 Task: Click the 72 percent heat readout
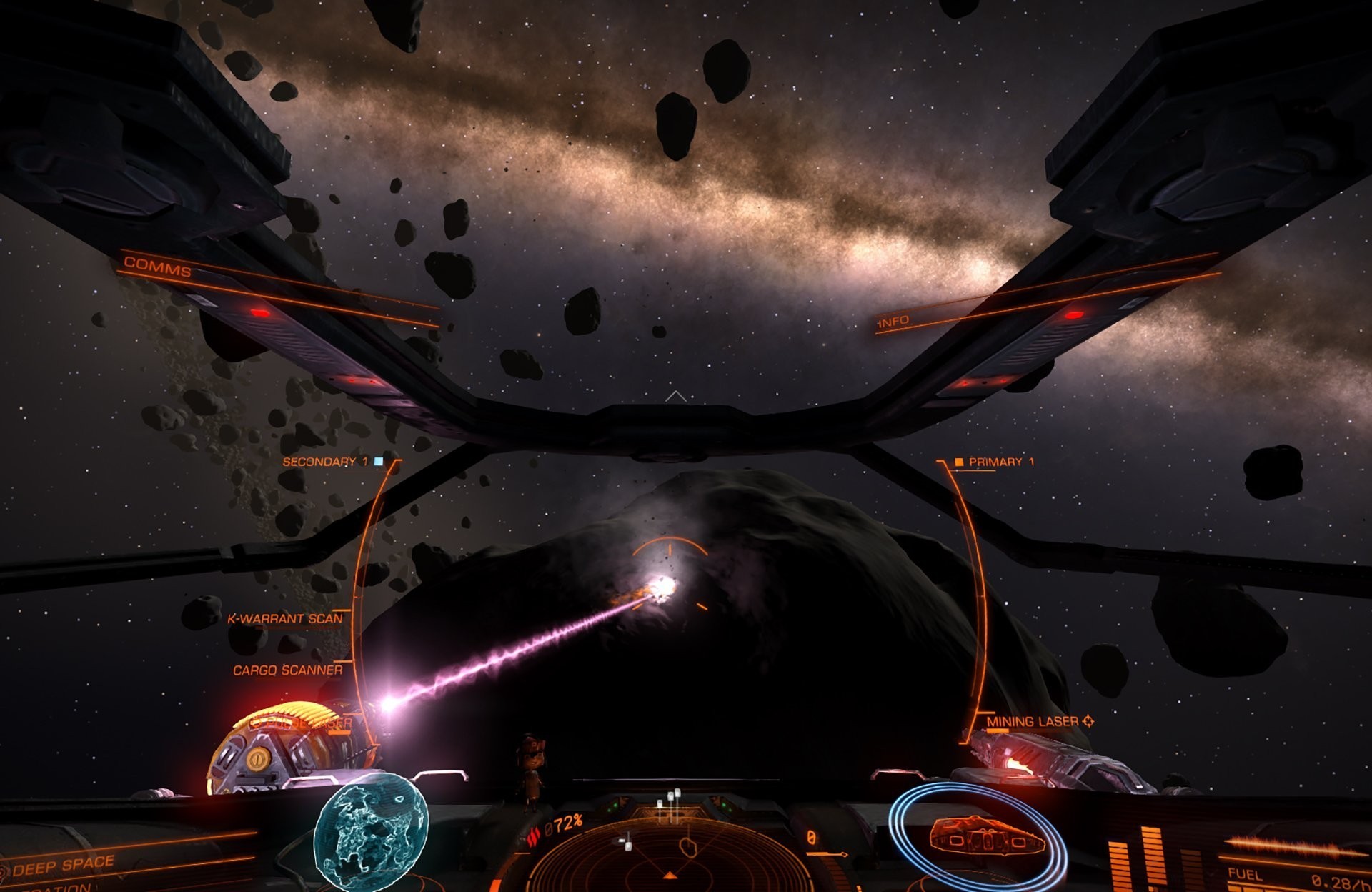coord(564,823)
